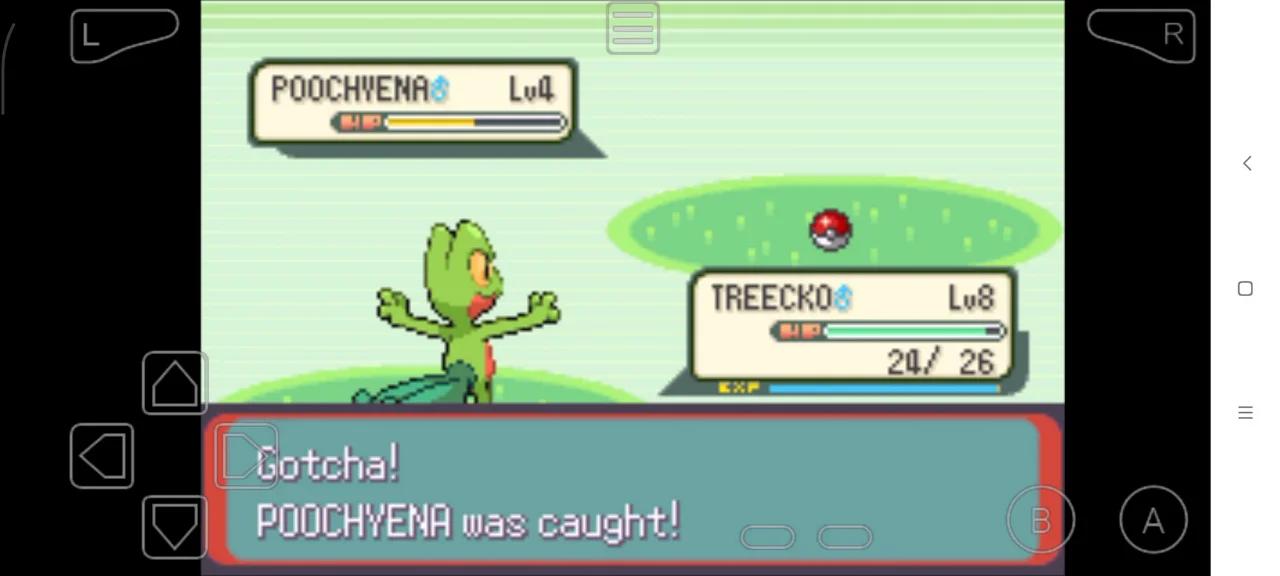Tap the Android home square icon
Screen dimensions: 1280x576
coord(1245,288)
